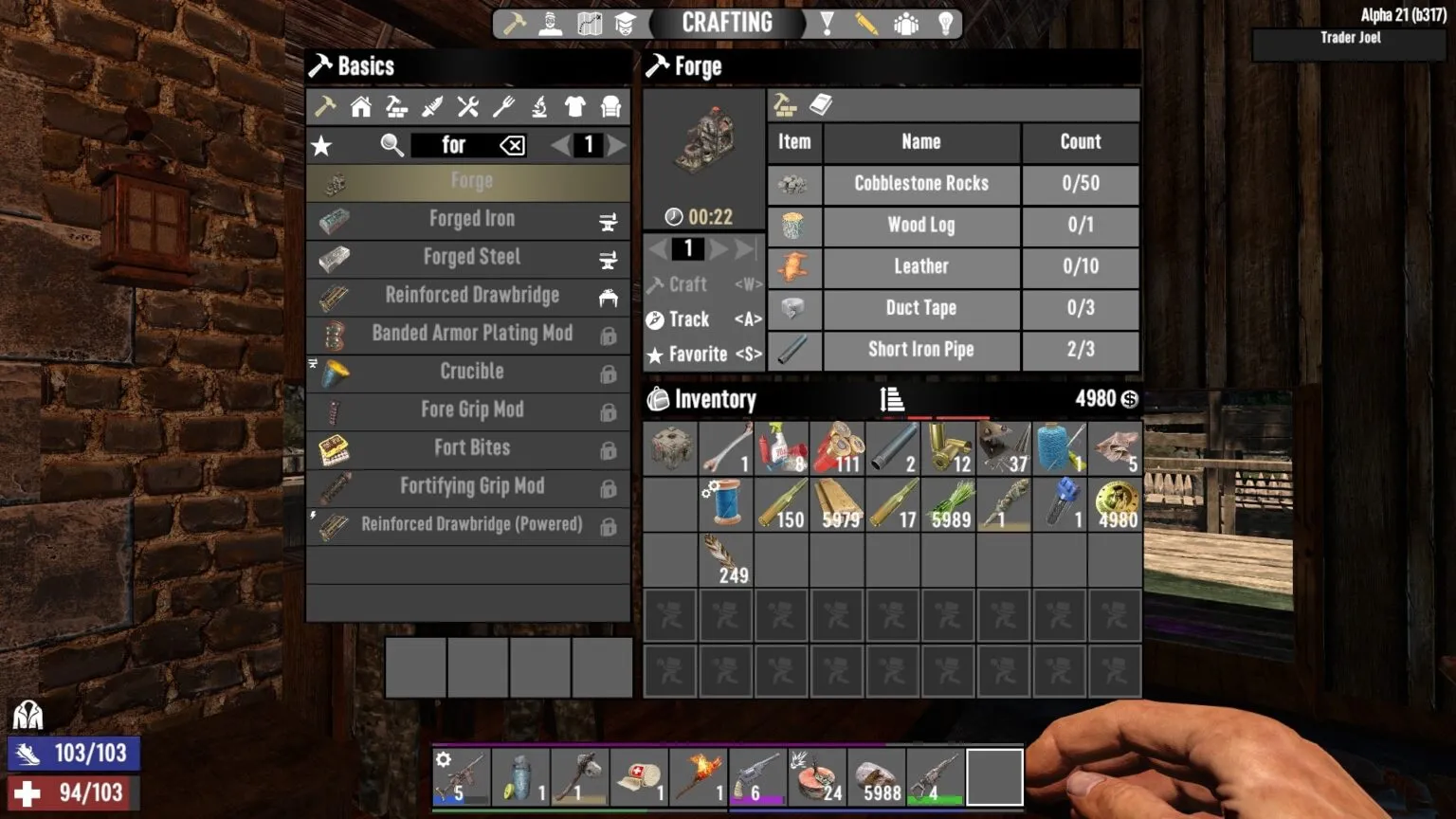Switch to the Forge recipe book view
The height and width of the screenshot is (819, 1456).
[821, 104]
